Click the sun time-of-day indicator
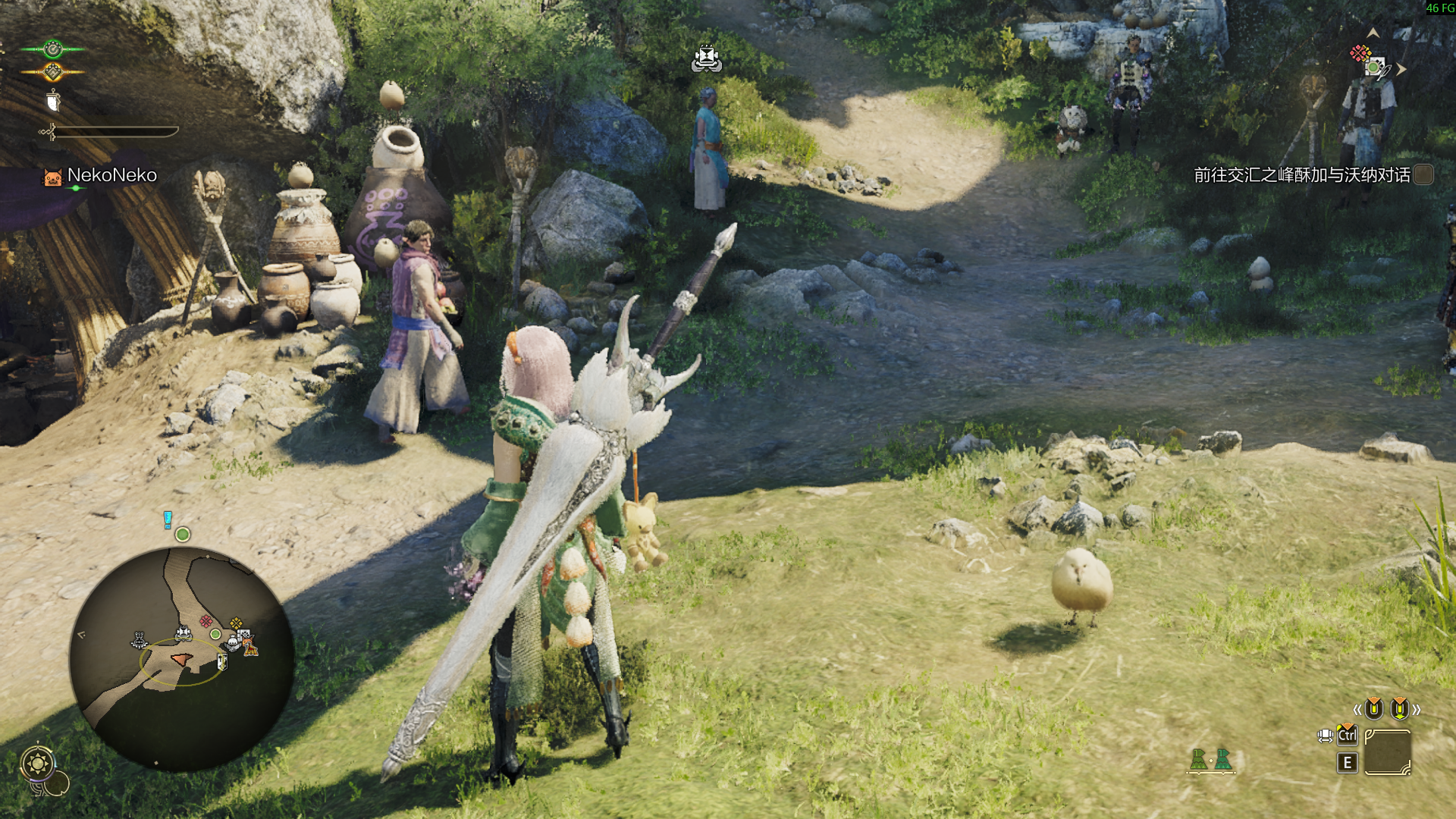The width and height of the screenshot is (1456, 819). click(37, 763)
